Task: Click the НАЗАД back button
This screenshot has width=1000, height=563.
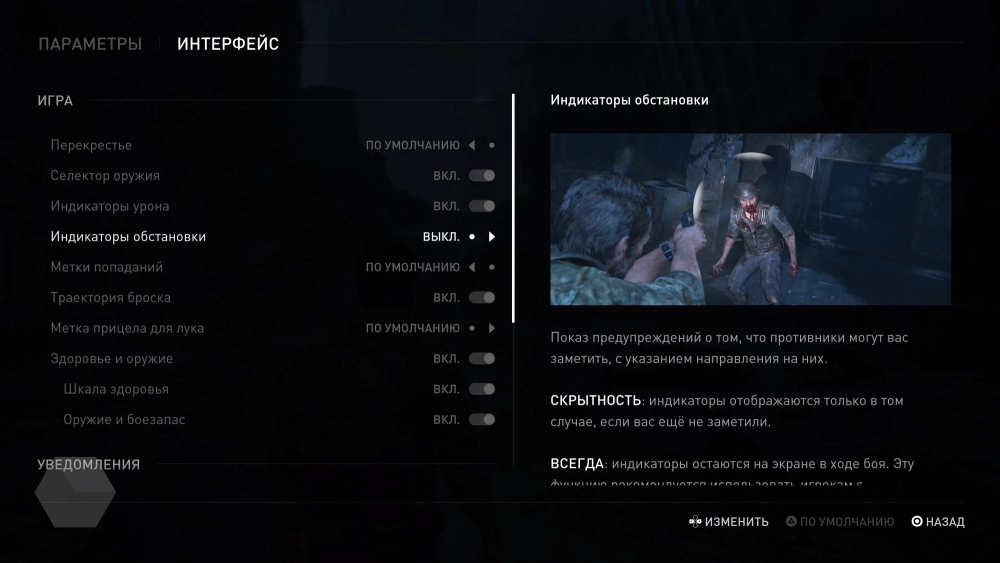Action: (937, 522)
